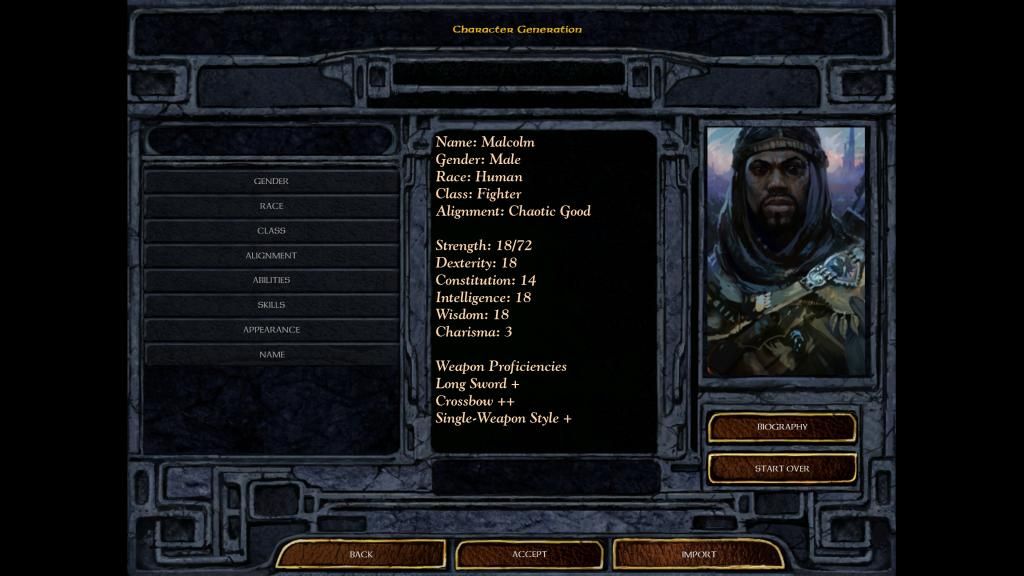Open the Skills entry

(x=271, y=305)
